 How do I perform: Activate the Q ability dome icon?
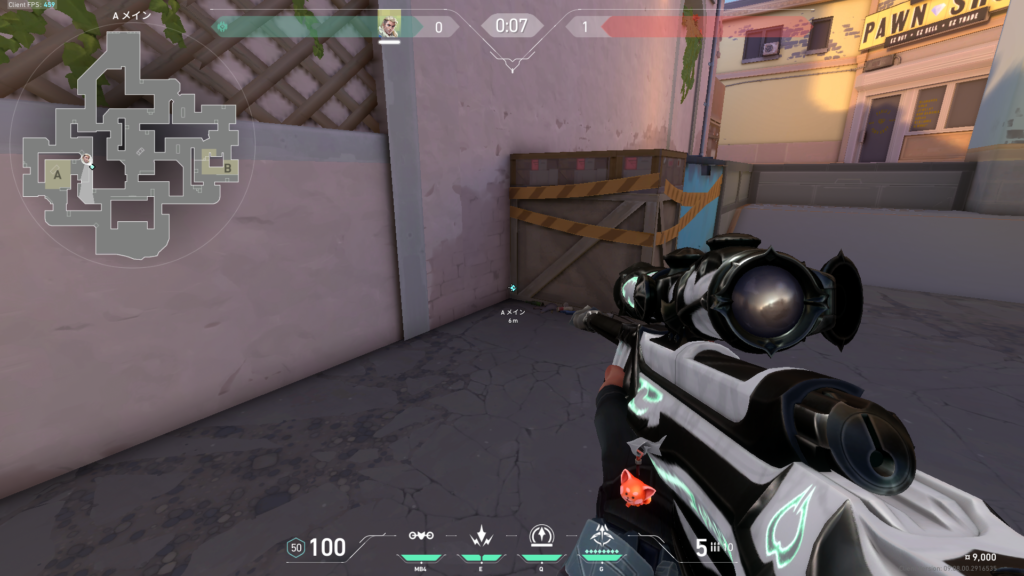click(541, 534)
